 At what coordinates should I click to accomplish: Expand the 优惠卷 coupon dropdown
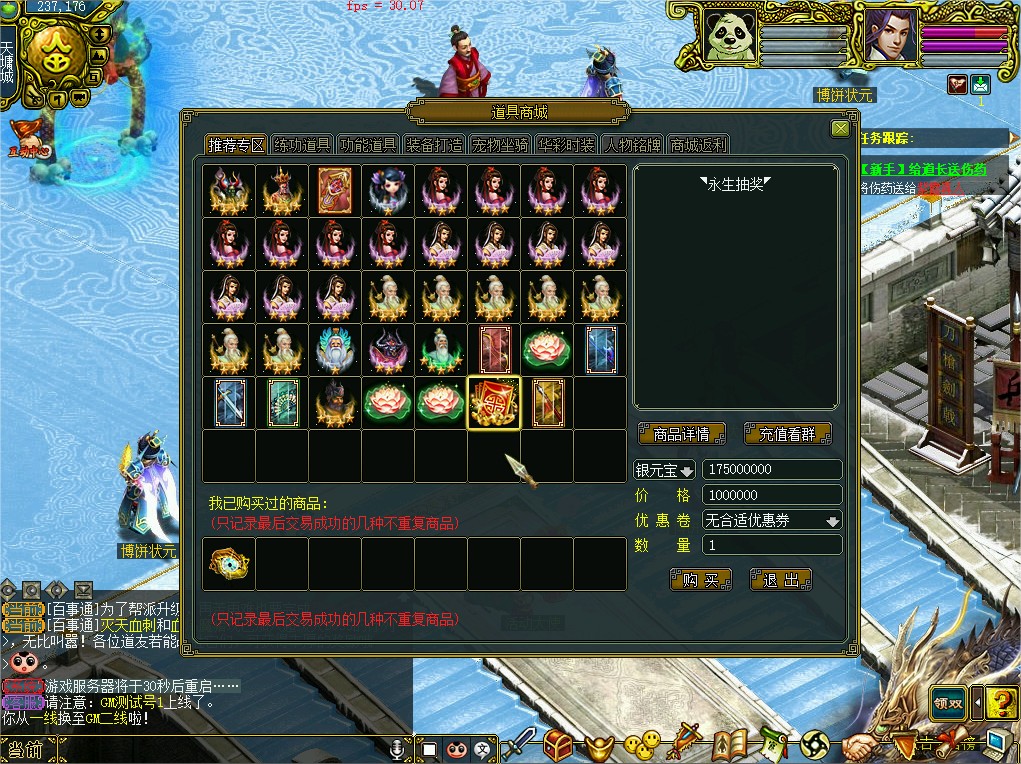pyautogui.click(x=832, y=521)
